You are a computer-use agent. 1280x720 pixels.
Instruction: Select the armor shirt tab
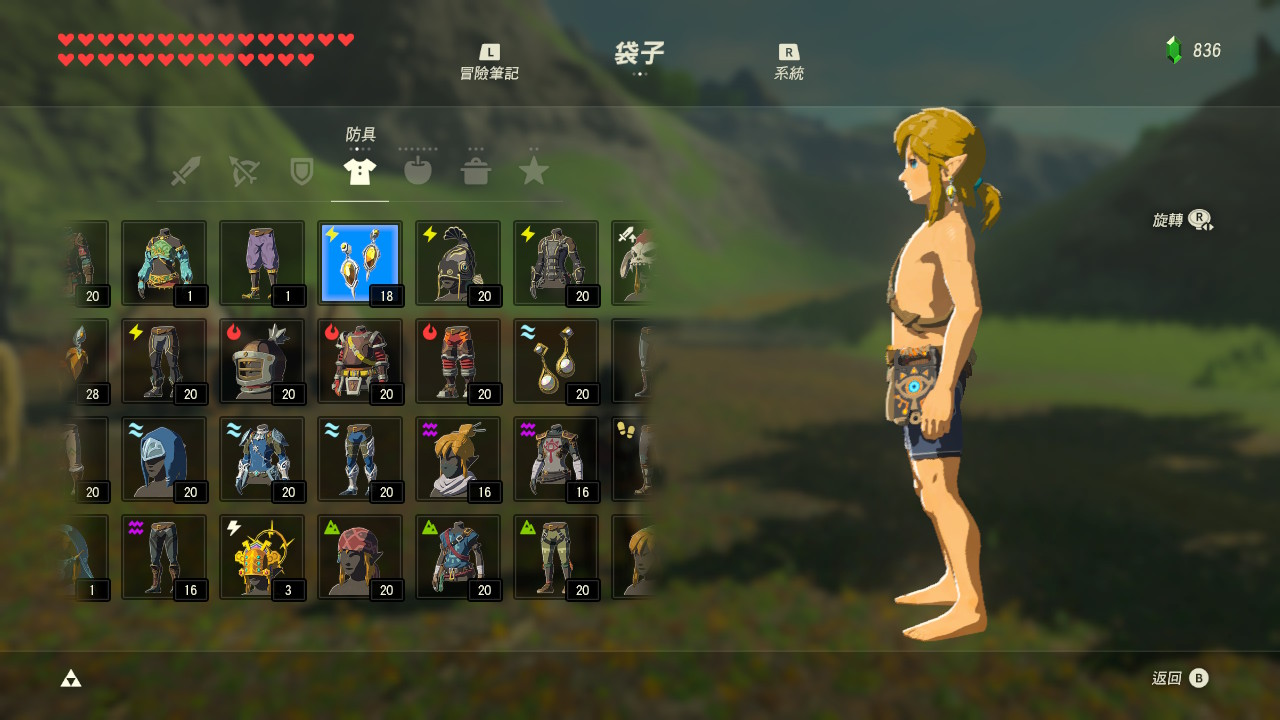pos(360,171)
